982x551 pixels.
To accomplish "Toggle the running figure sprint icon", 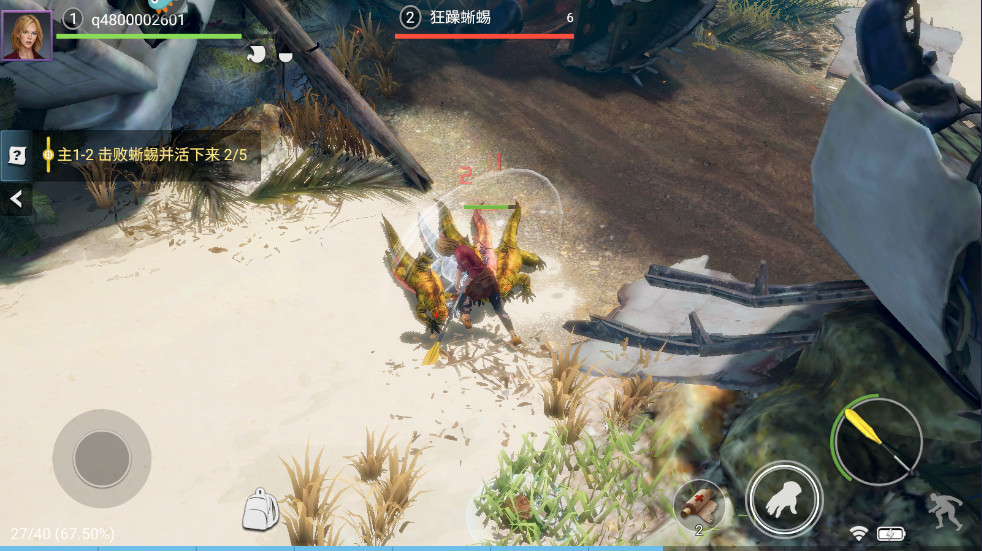I will [943, 511].
